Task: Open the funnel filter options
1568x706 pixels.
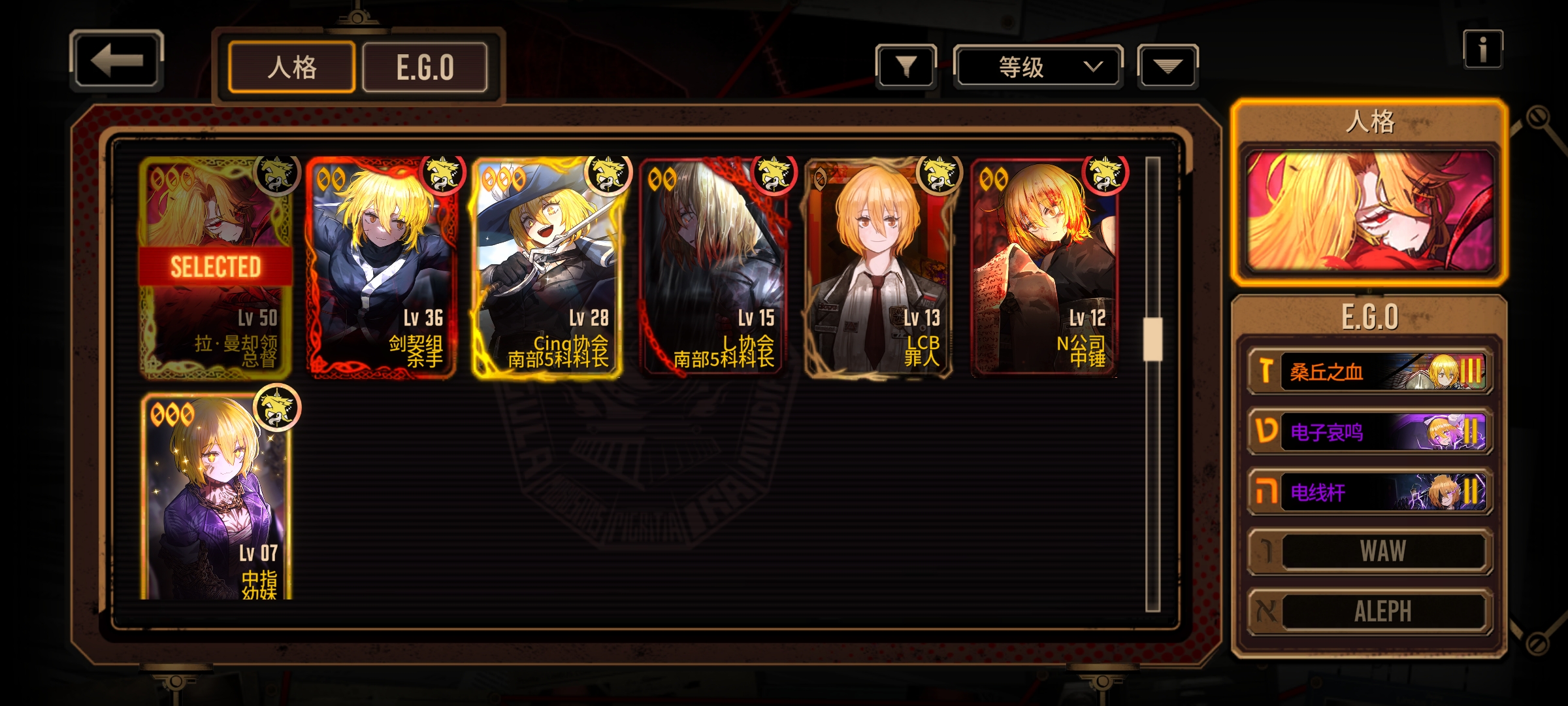Action: pyautogui.click(x=906, y=66)
